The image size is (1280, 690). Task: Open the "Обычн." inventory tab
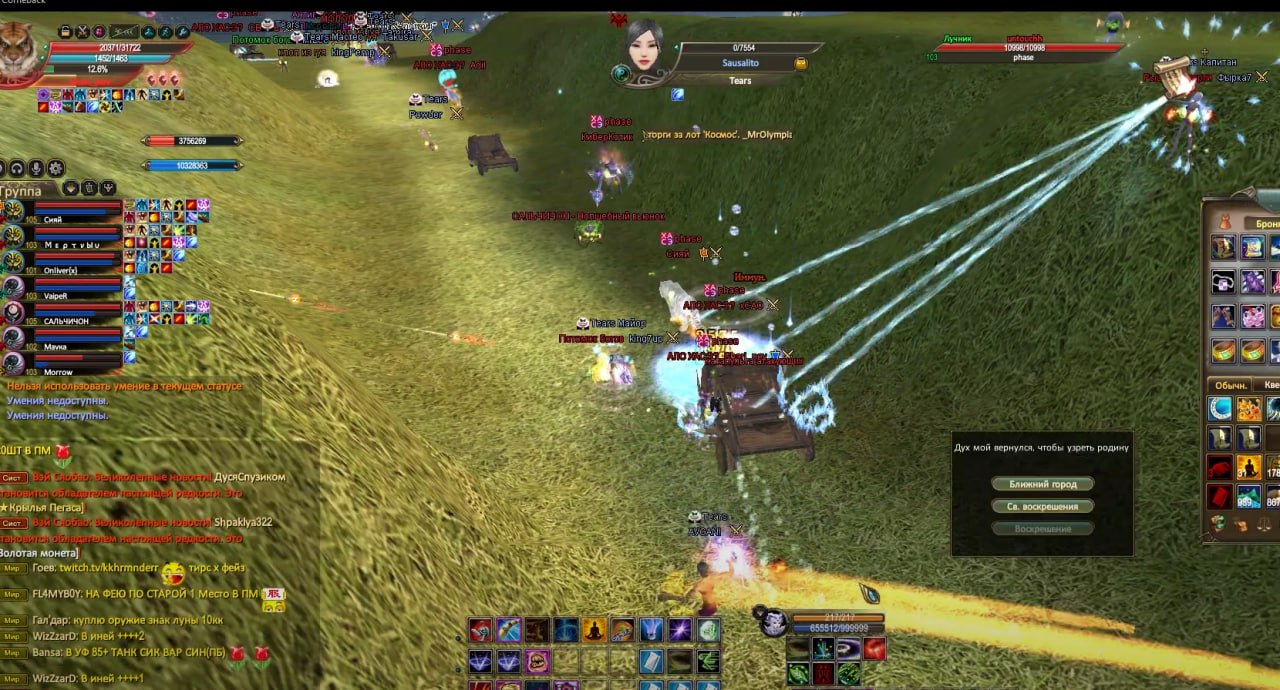tap(1231, 385)
